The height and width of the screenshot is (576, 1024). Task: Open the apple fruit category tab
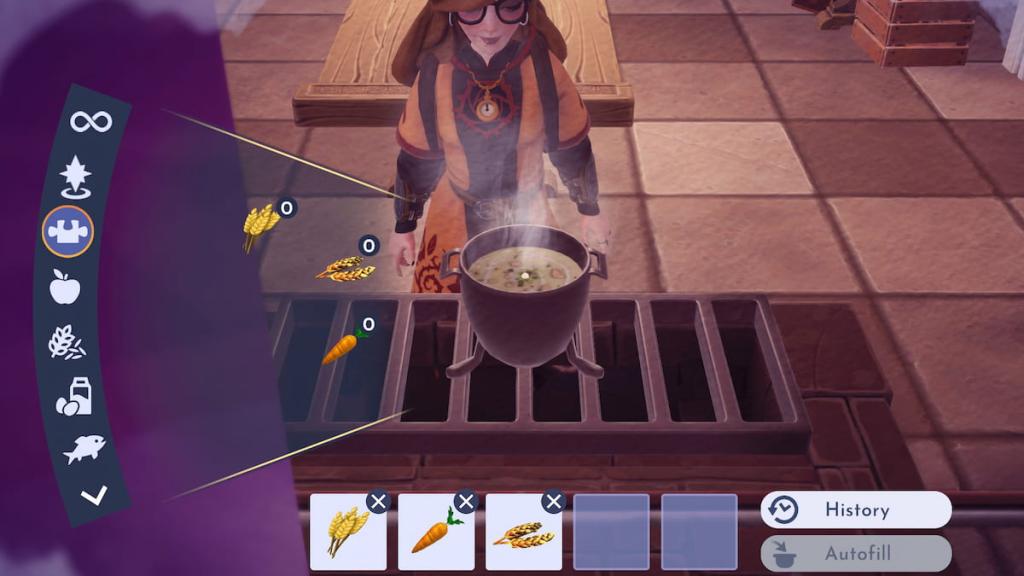(x=65, y=288)
